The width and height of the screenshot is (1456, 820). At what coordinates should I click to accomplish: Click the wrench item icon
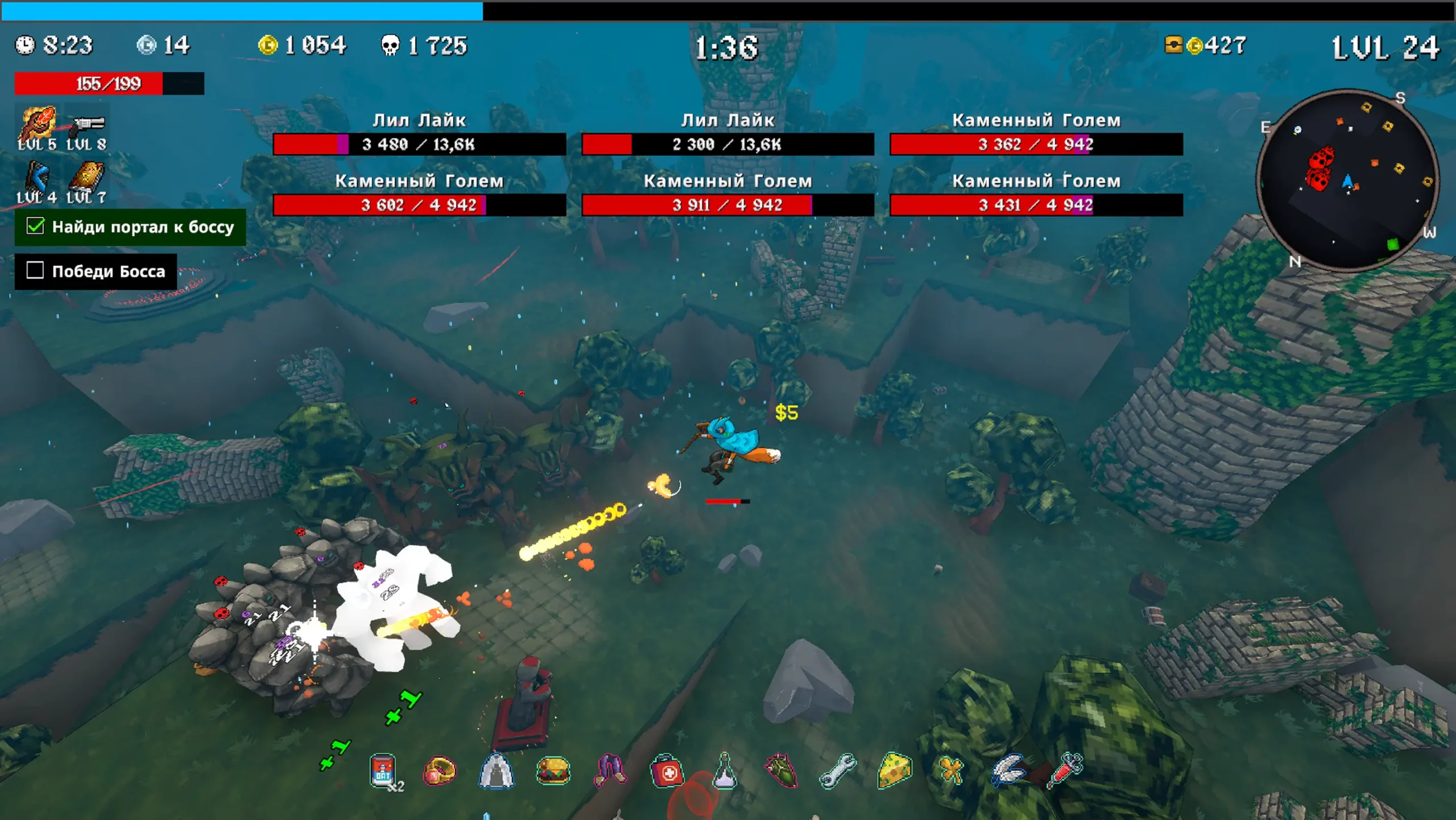tap(838, 772)
